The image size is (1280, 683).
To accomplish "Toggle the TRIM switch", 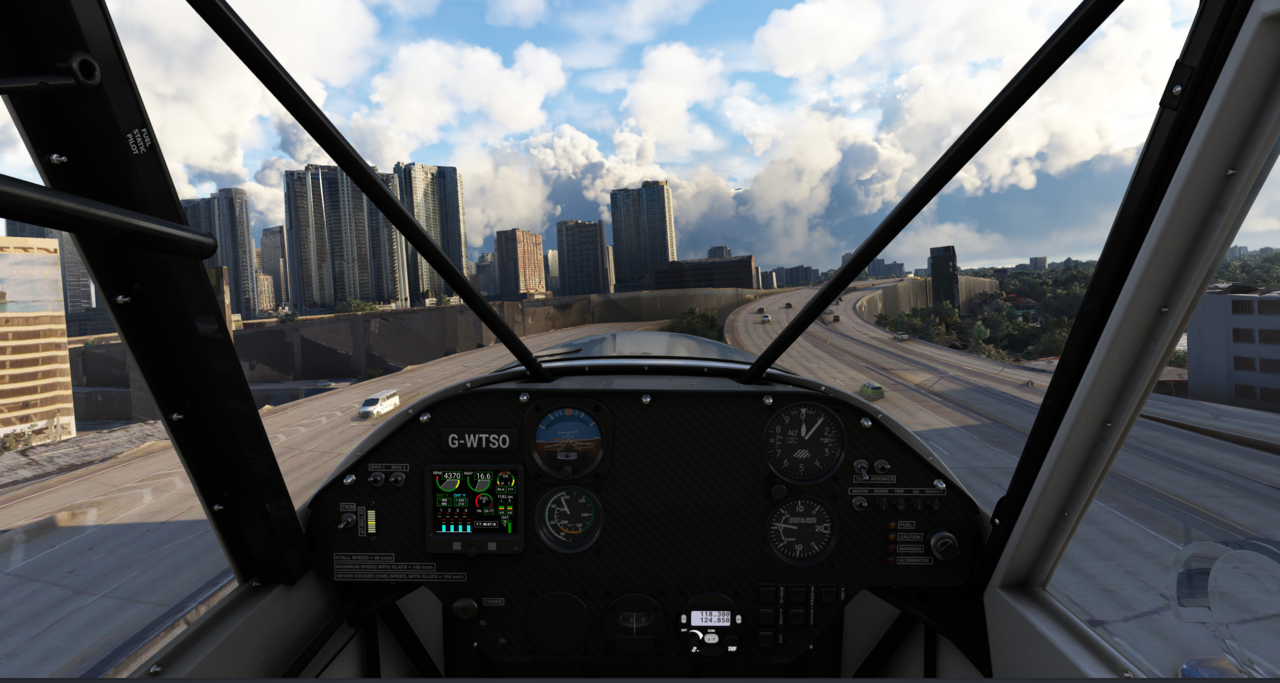I will [x=348, y=520].
